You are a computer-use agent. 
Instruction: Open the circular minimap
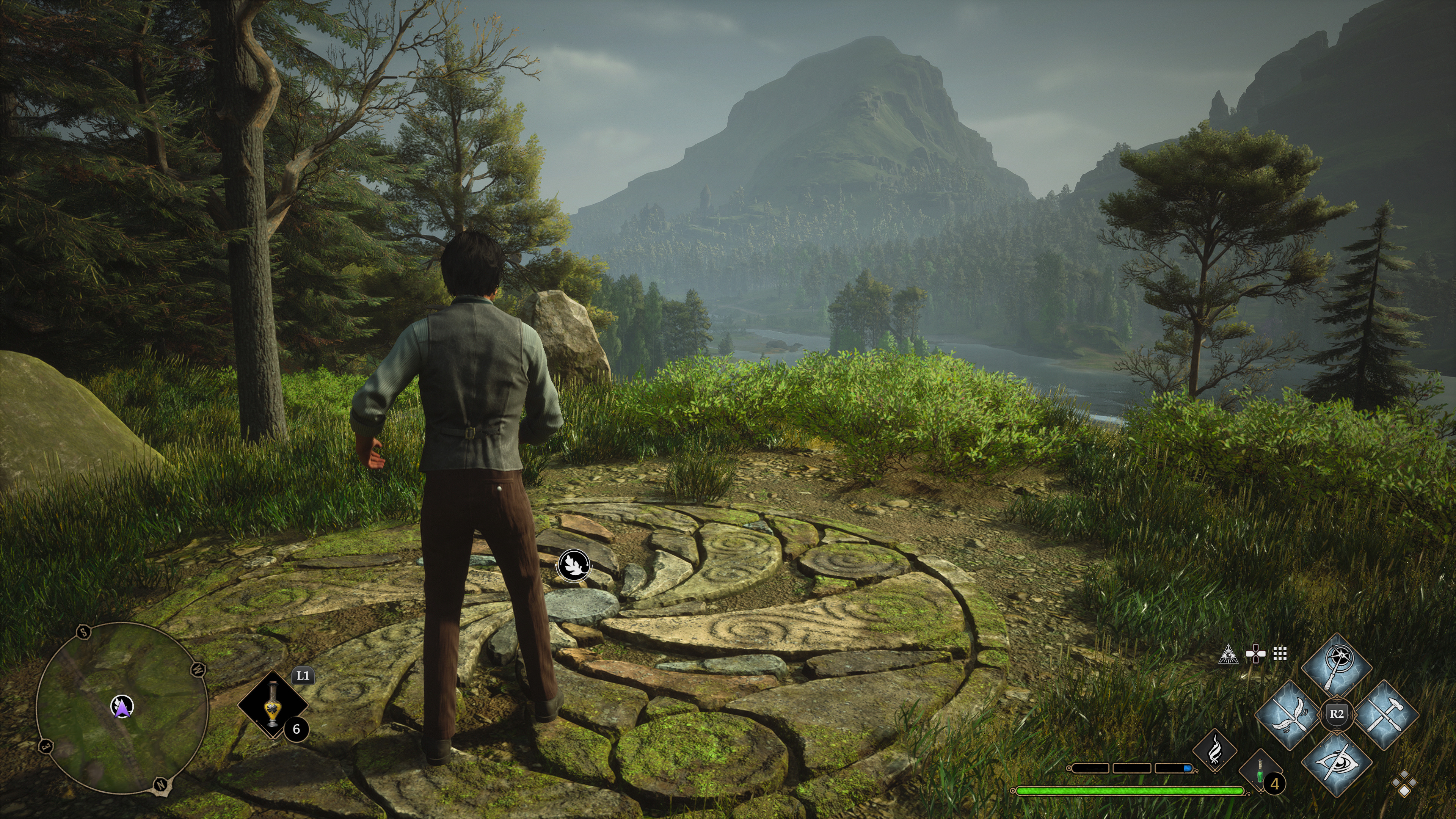pos(122,708)
